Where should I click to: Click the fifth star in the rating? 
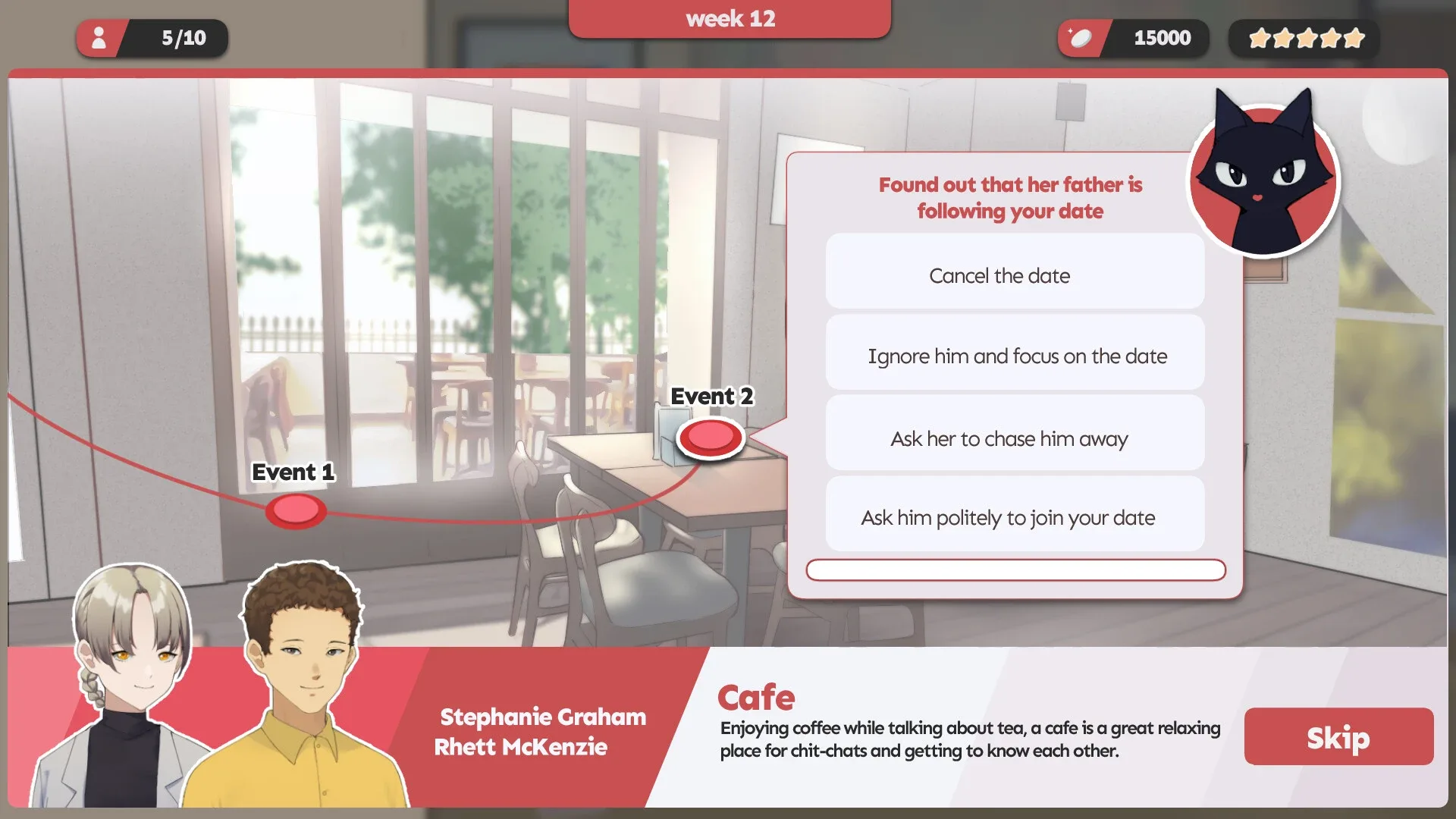[x=1354, y=36]
